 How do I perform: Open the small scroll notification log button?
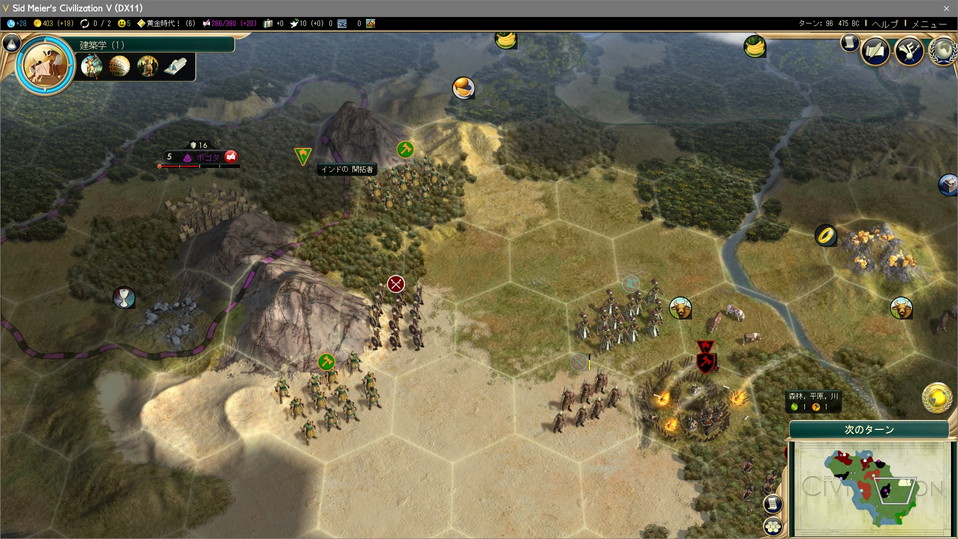coord(849,44)
